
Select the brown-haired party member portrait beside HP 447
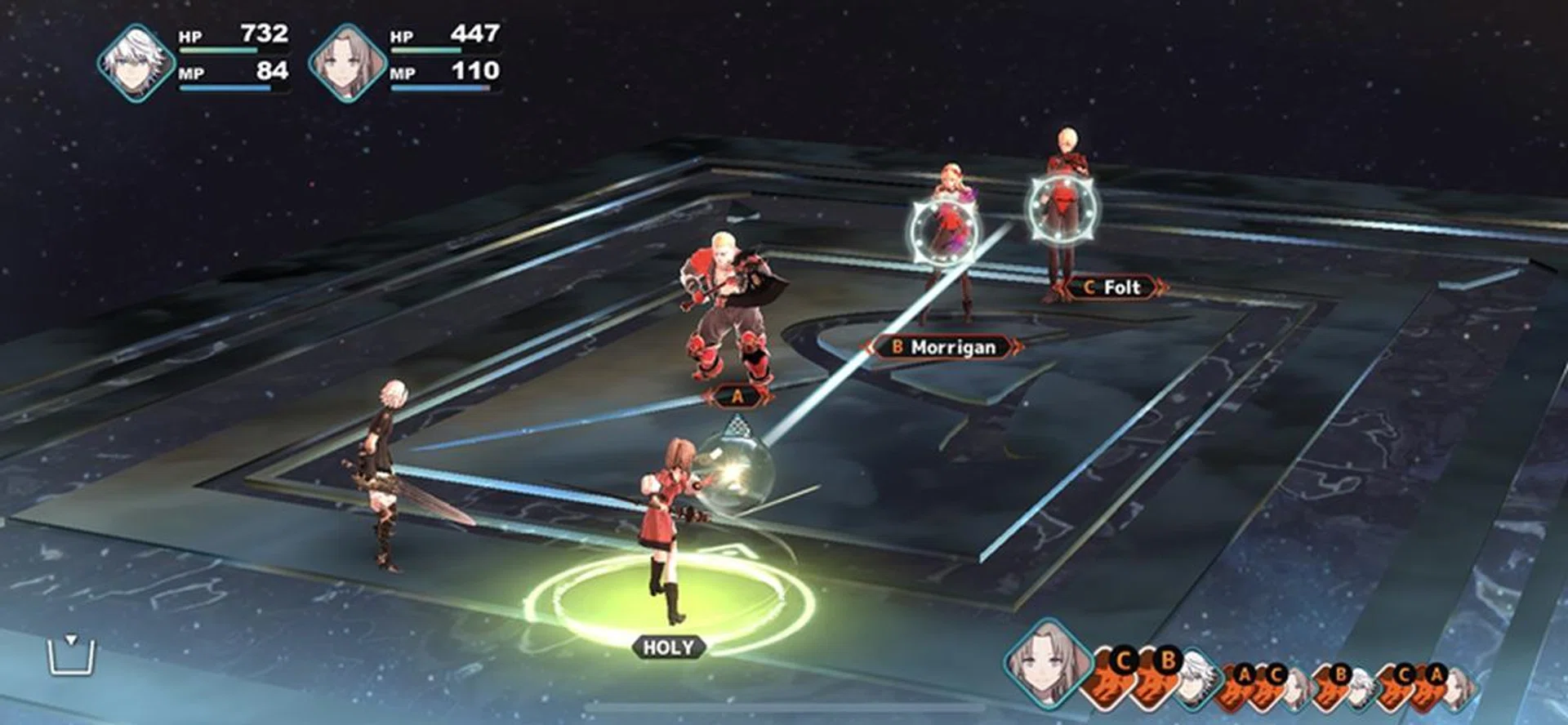[347, 62]
